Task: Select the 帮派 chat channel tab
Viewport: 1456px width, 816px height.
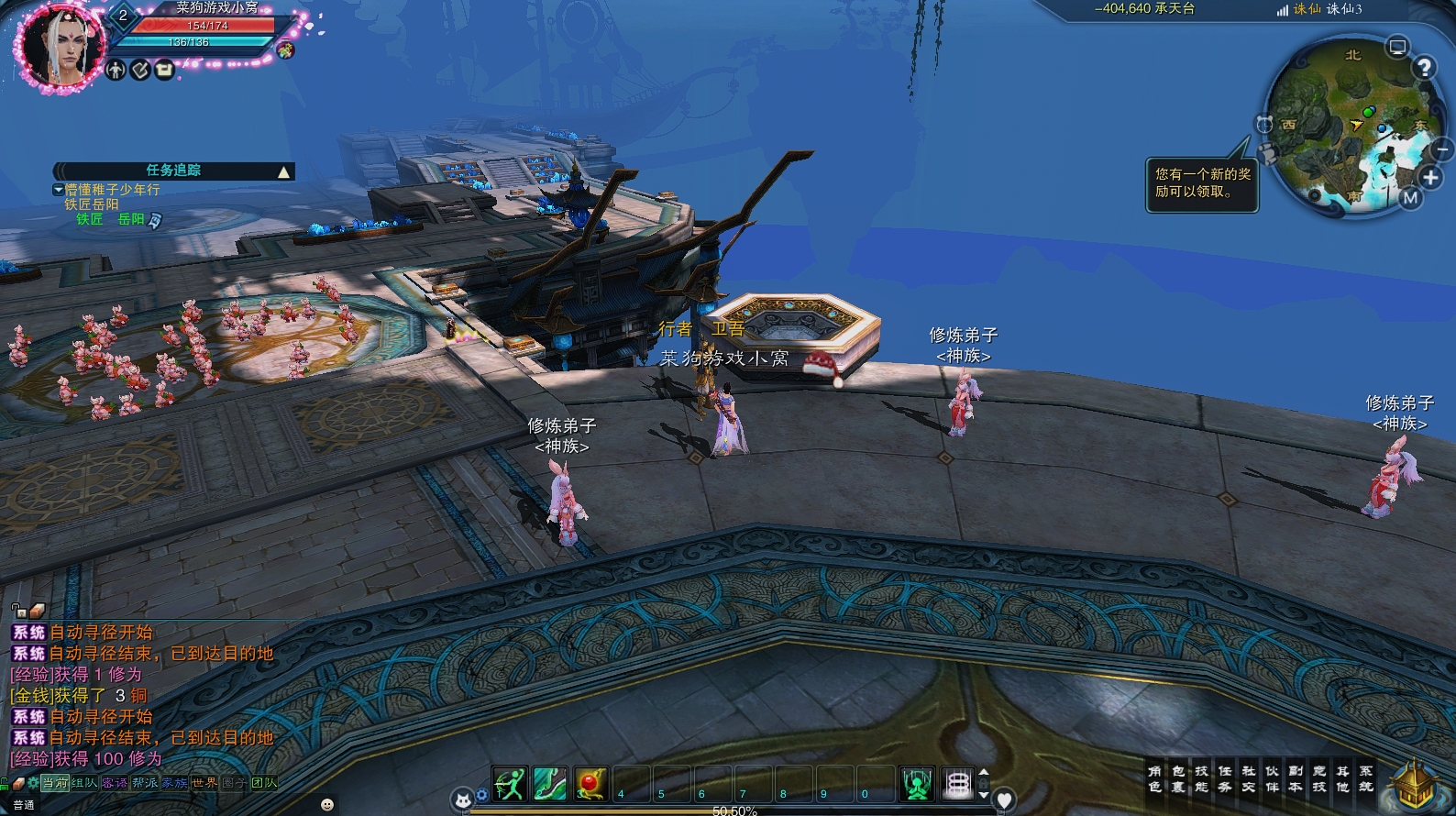Action: (x=145, y=783)
